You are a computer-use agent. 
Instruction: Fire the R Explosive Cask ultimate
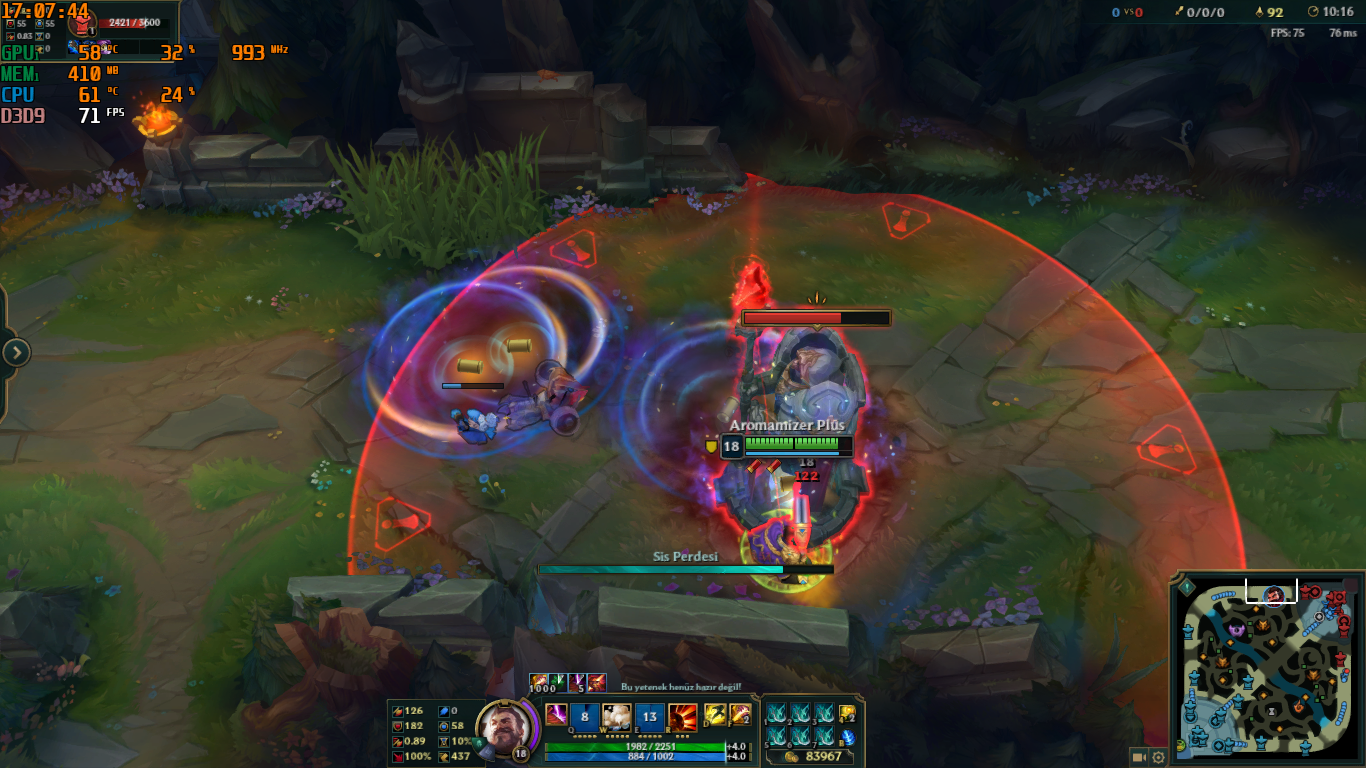(683, 716)
